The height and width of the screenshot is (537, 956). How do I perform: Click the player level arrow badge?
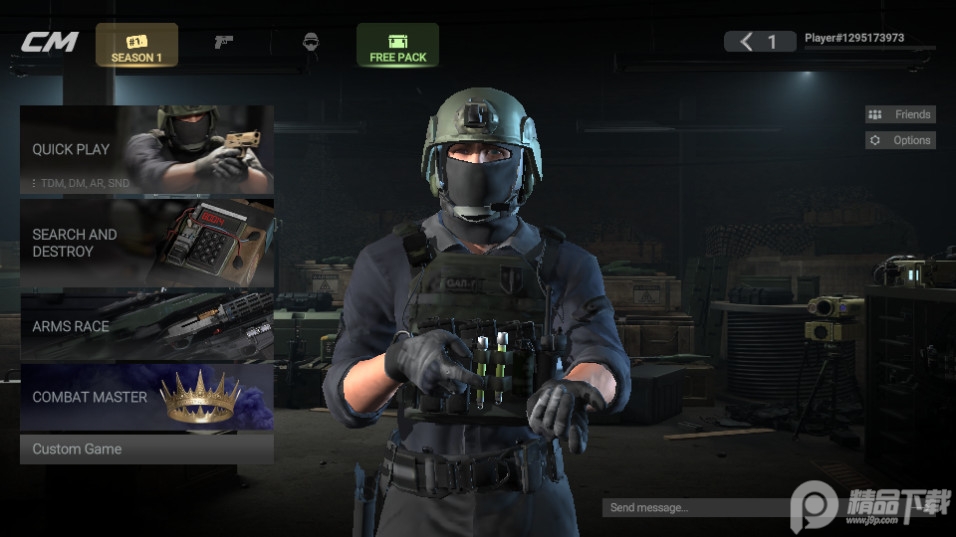pos(760,41)
